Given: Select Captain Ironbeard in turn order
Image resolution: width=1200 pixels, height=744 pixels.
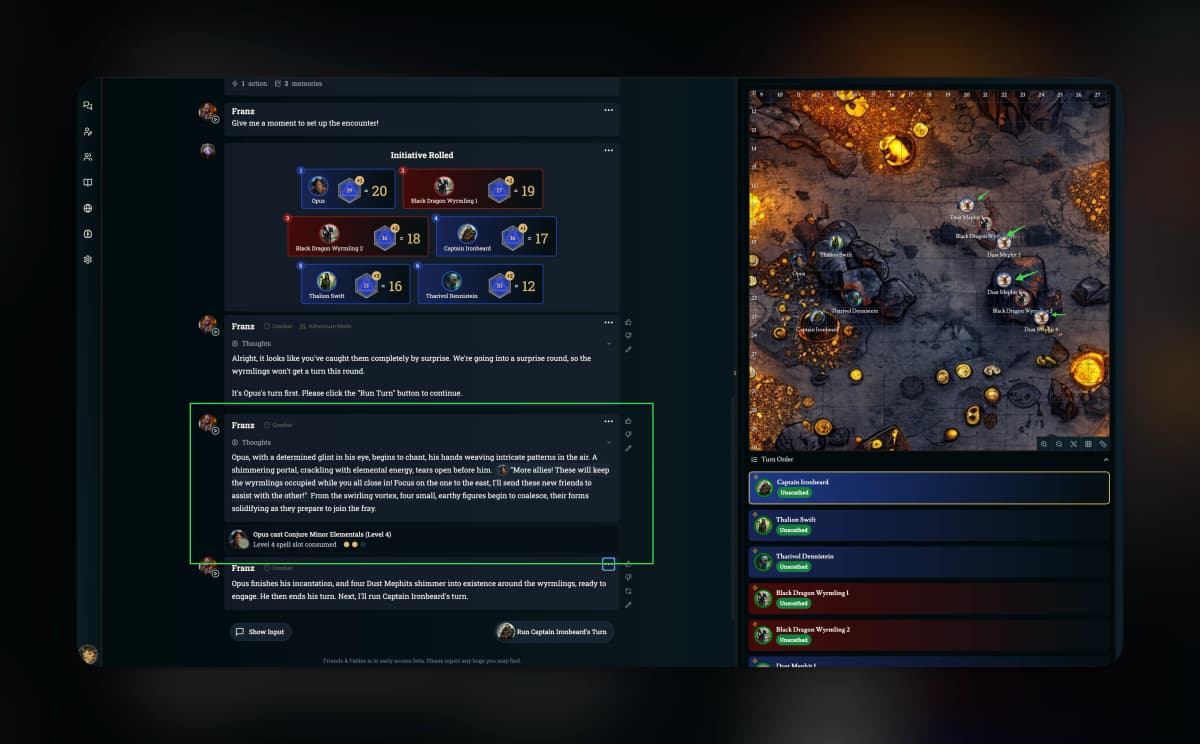Looking at the screenshot, I should click(x=929, y=487).
